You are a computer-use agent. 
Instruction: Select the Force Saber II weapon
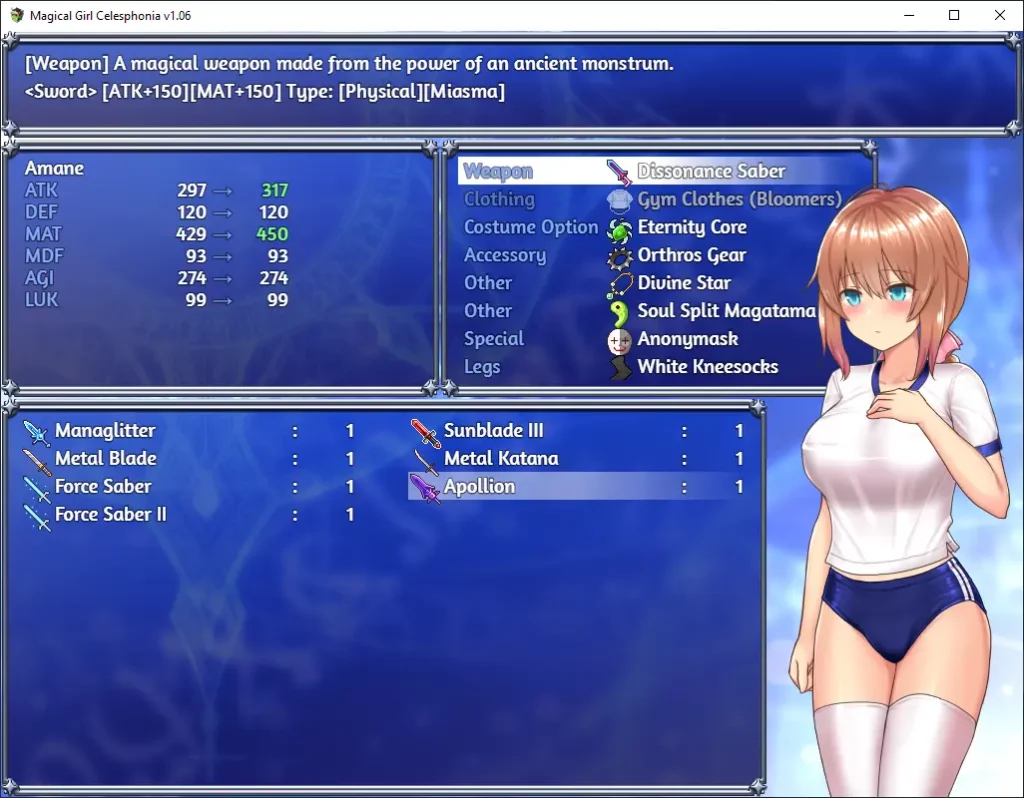pos(190,515)
